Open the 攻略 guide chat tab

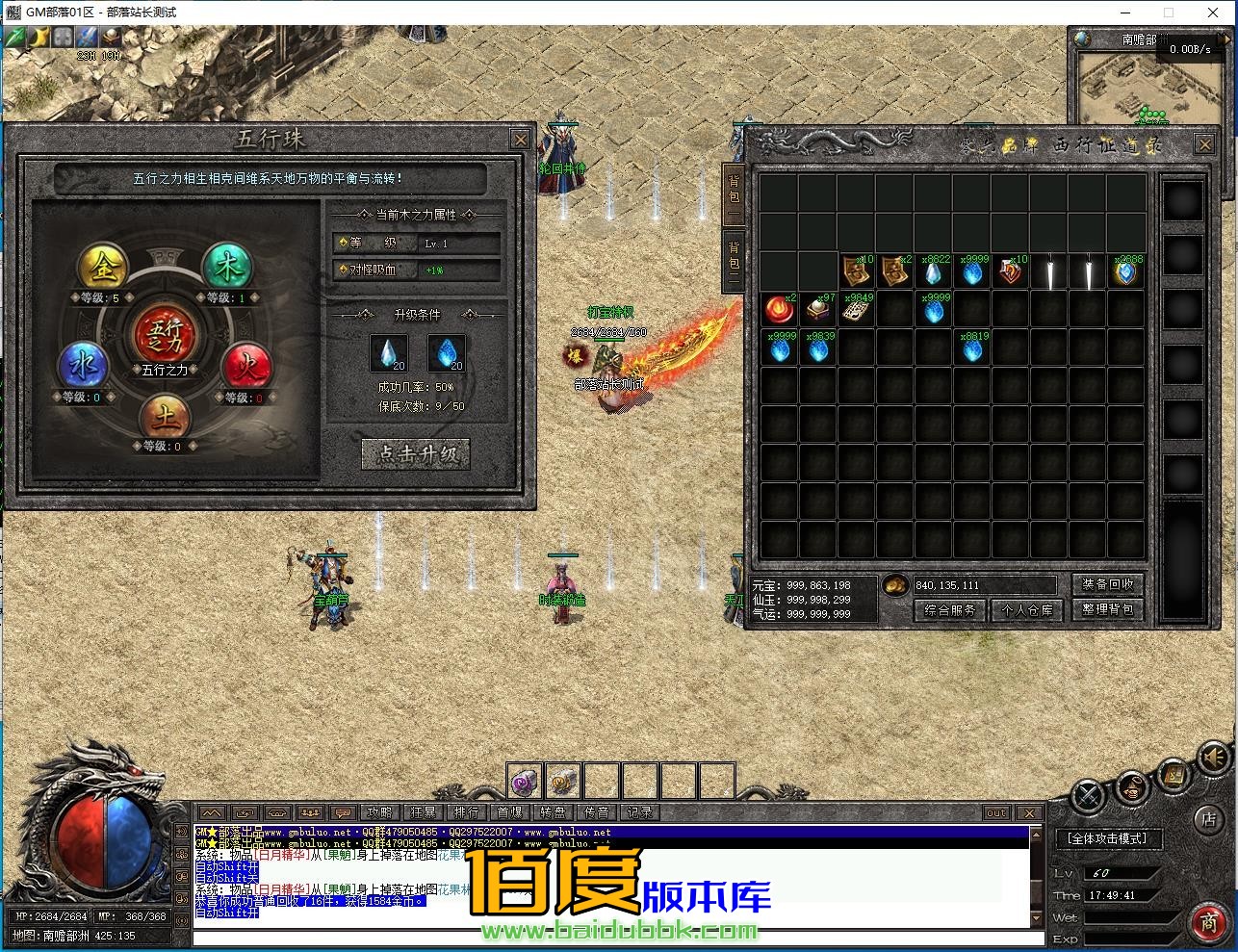380,812
